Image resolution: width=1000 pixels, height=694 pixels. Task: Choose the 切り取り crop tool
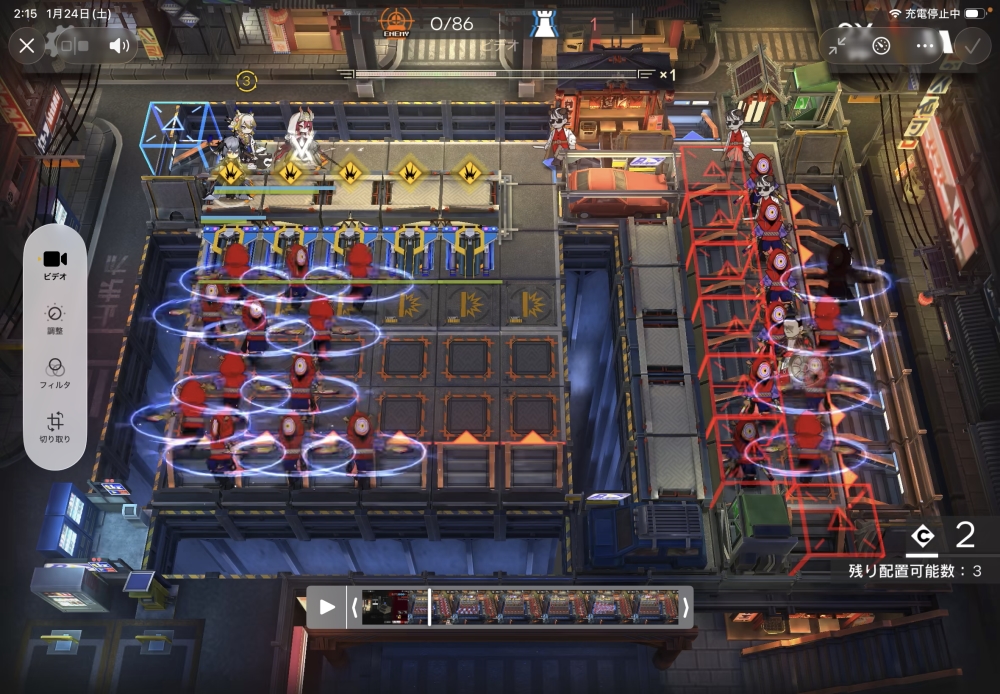(x=55, y=429)
